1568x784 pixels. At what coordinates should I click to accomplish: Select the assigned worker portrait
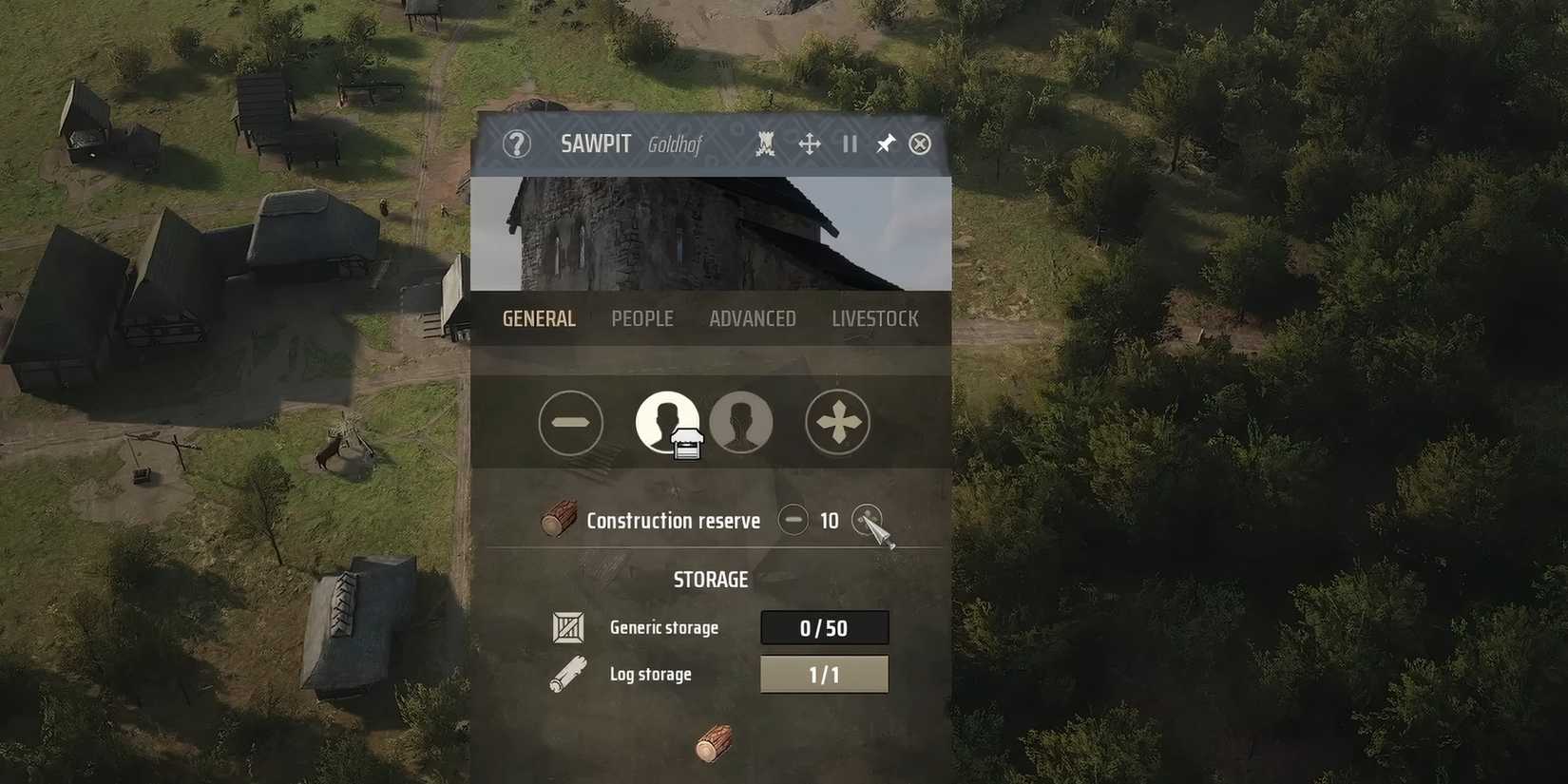[666, 423]
